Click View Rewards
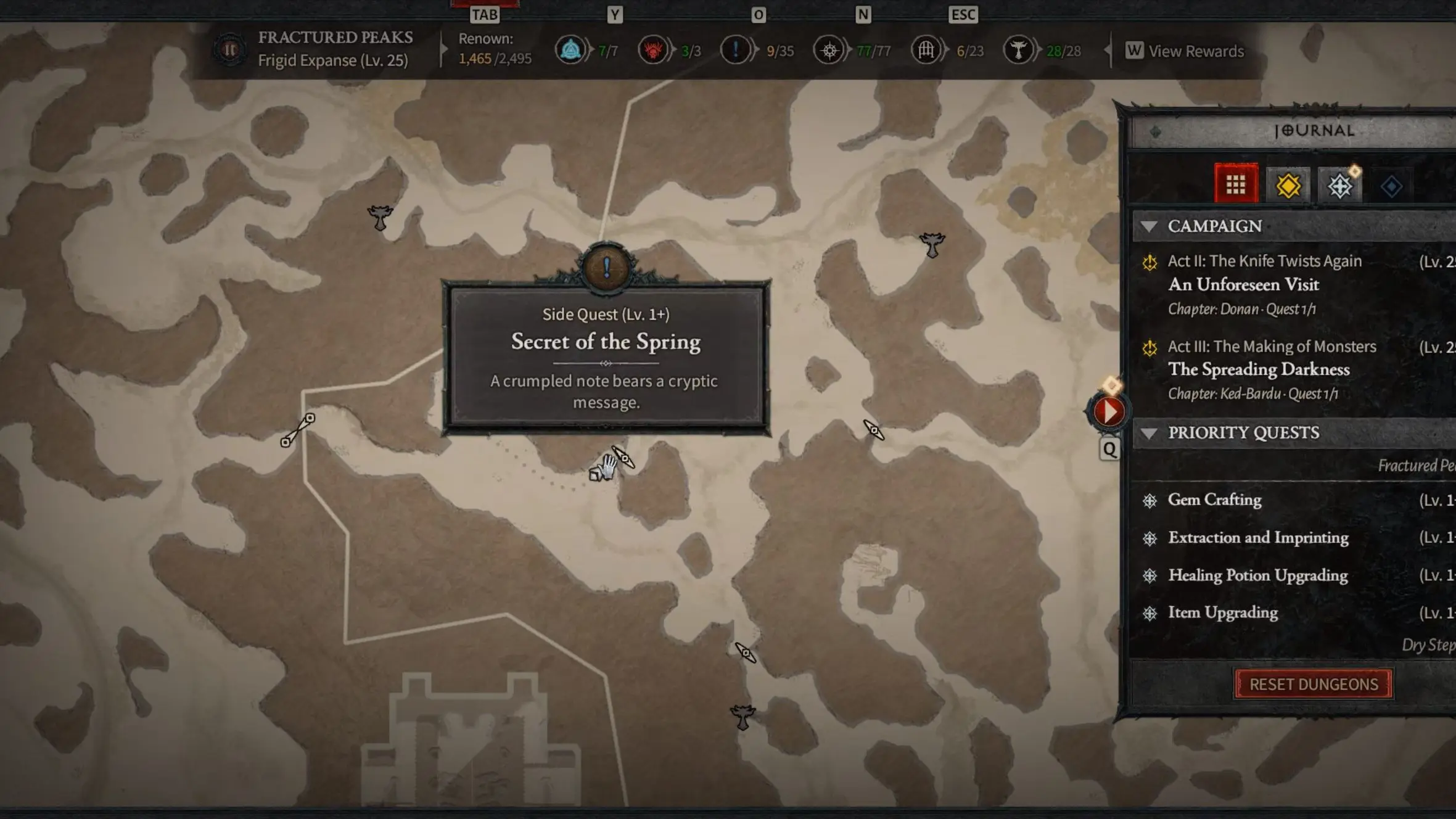 (x=1196, y=51)
